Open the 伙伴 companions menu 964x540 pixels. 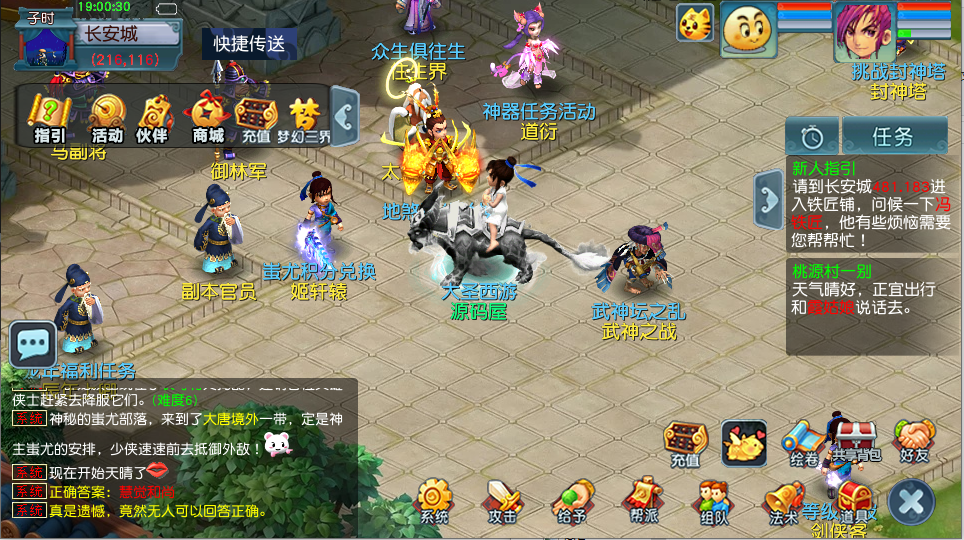coord(153,117)
